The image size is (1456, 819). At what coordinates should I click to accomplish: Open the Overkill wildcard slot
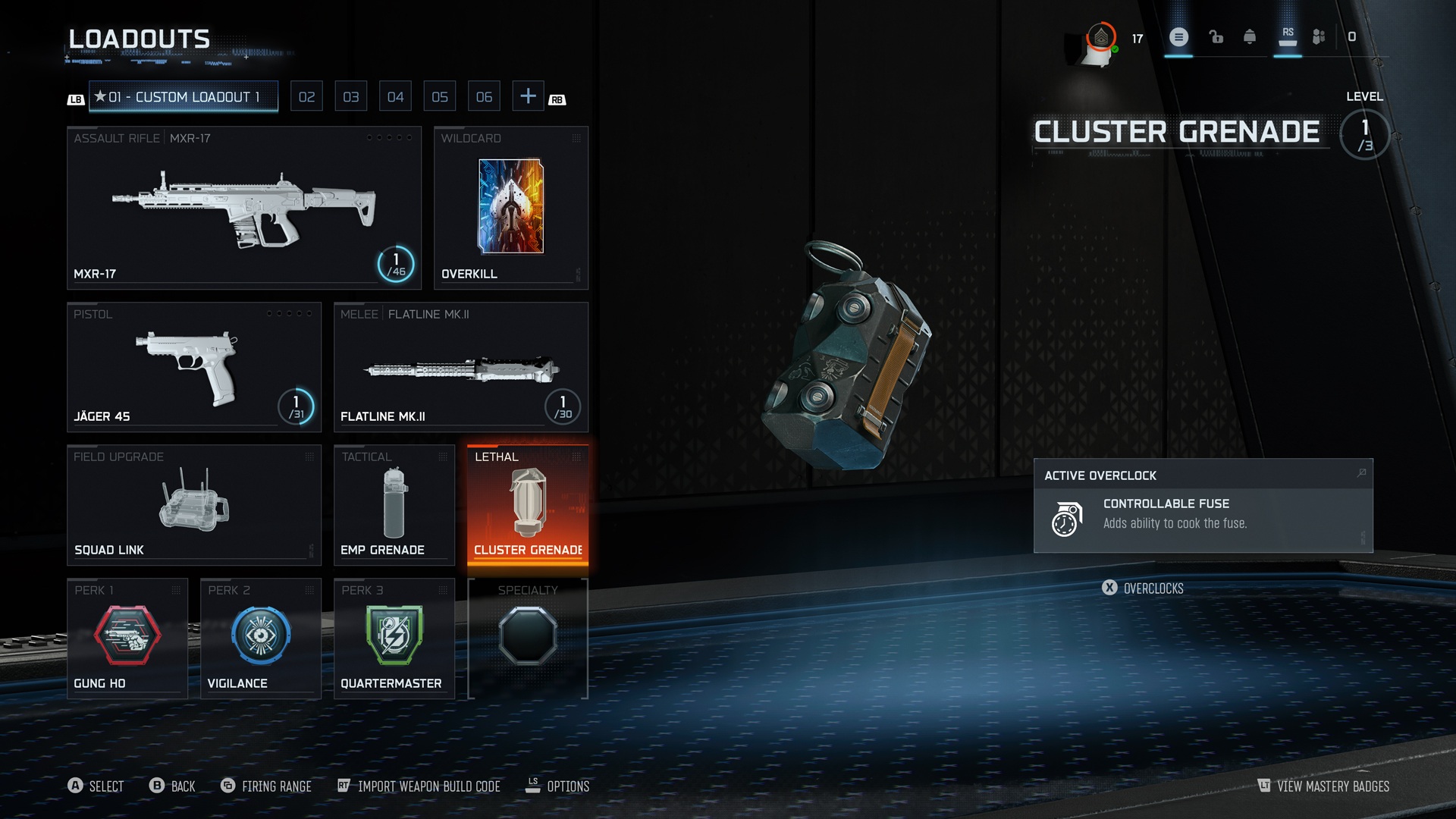coord(510,207)
